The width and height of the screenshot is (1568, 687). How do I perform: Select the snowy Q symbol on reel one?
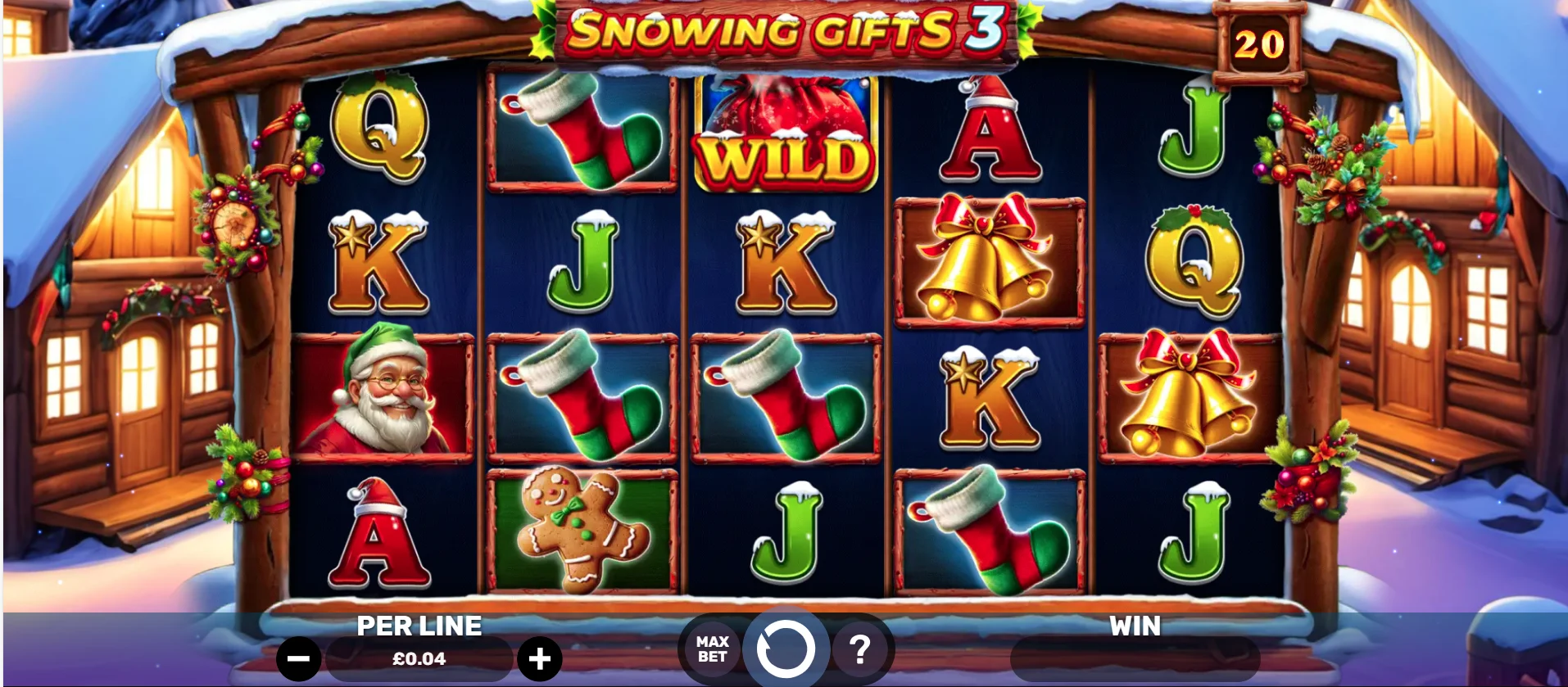coord(382,135)
